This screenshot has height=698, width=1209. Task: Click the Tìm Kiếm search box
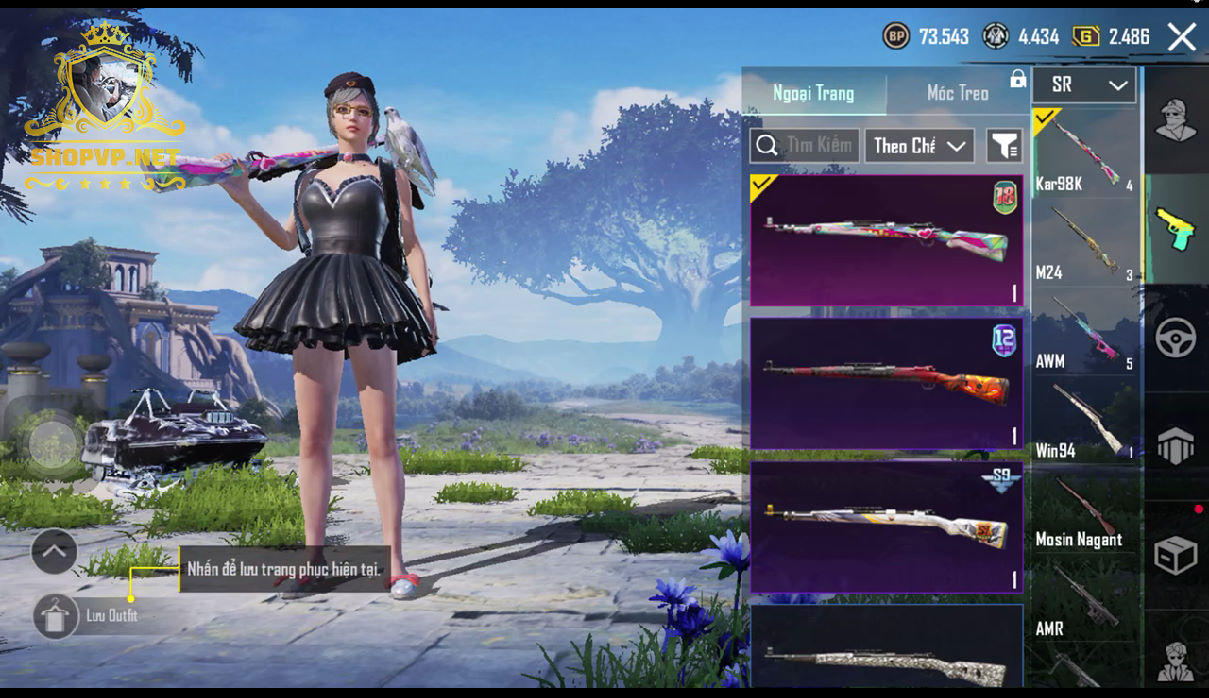(804, 146)
